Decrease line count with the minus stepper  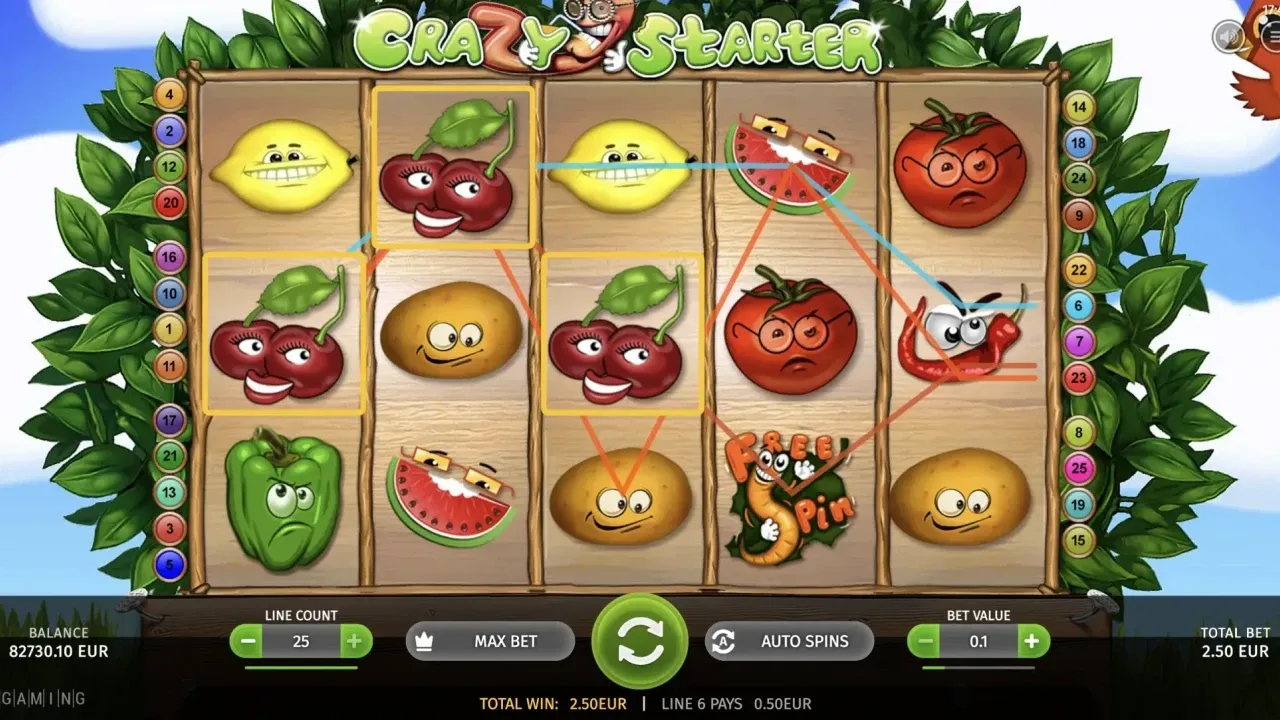(x=248, y=641)
